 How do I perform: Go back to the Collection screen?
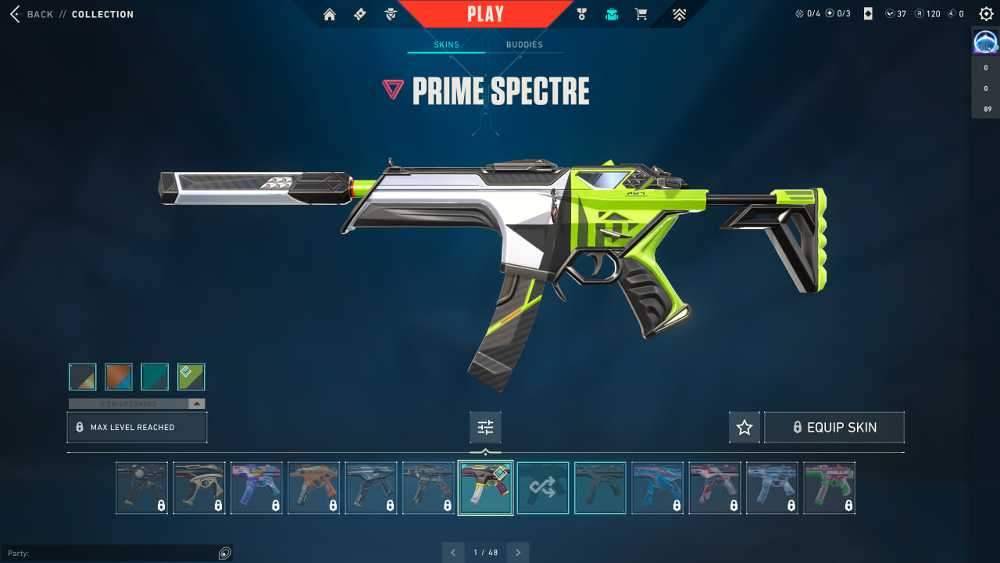32,14
